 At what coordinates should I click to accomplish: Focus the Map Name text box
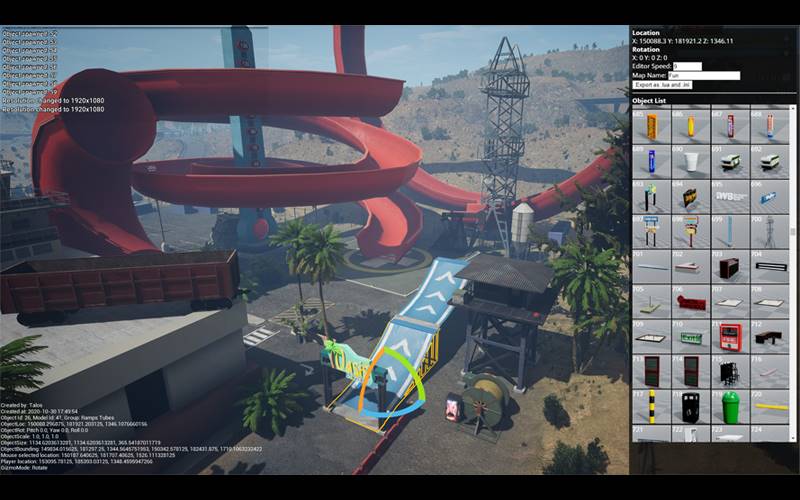[704, 75]
